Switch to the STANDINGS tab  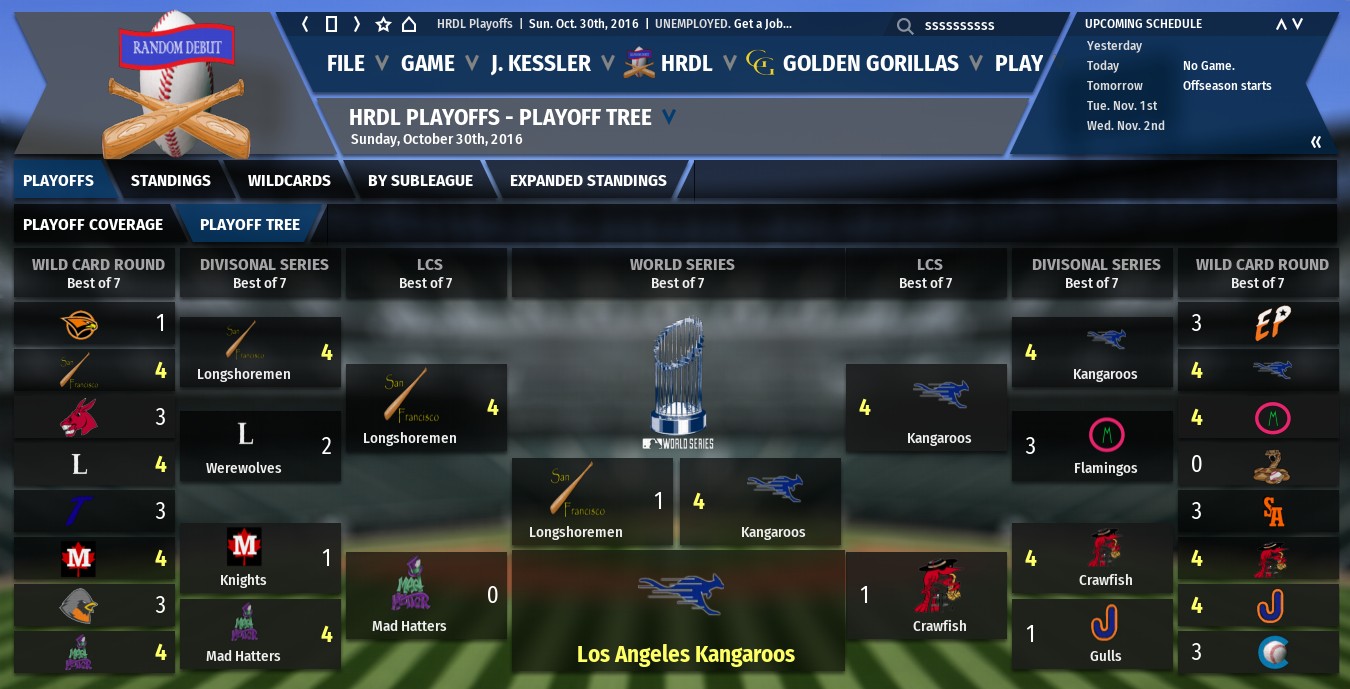[170, 180]
